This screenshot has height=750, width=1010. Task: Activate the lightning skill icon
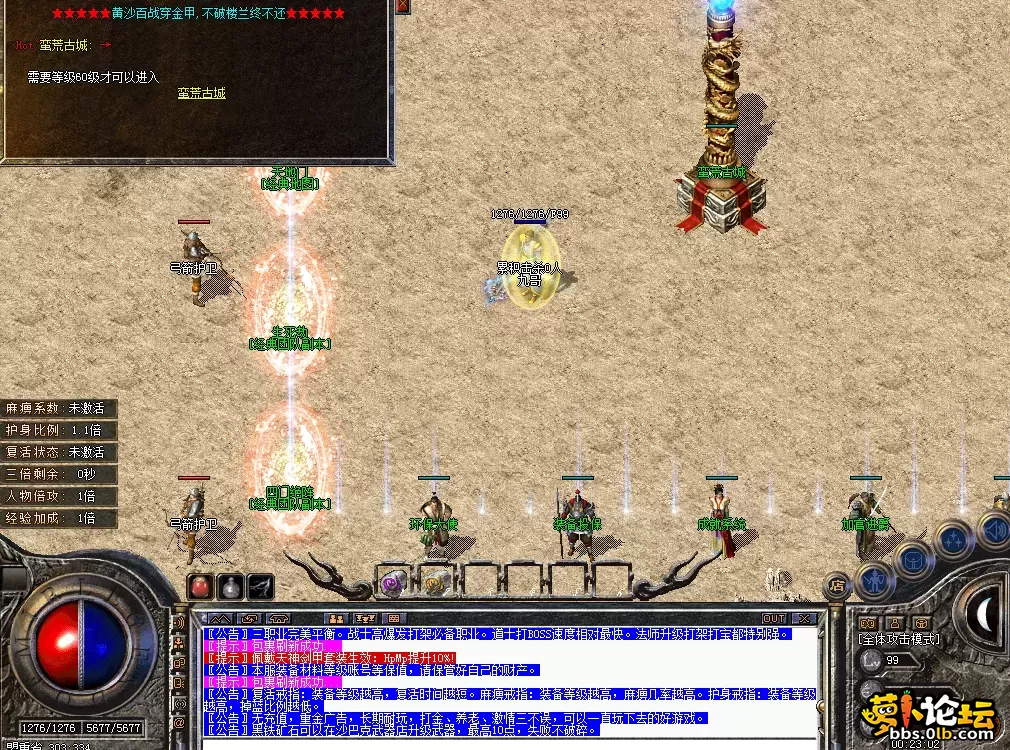point(261,586)
